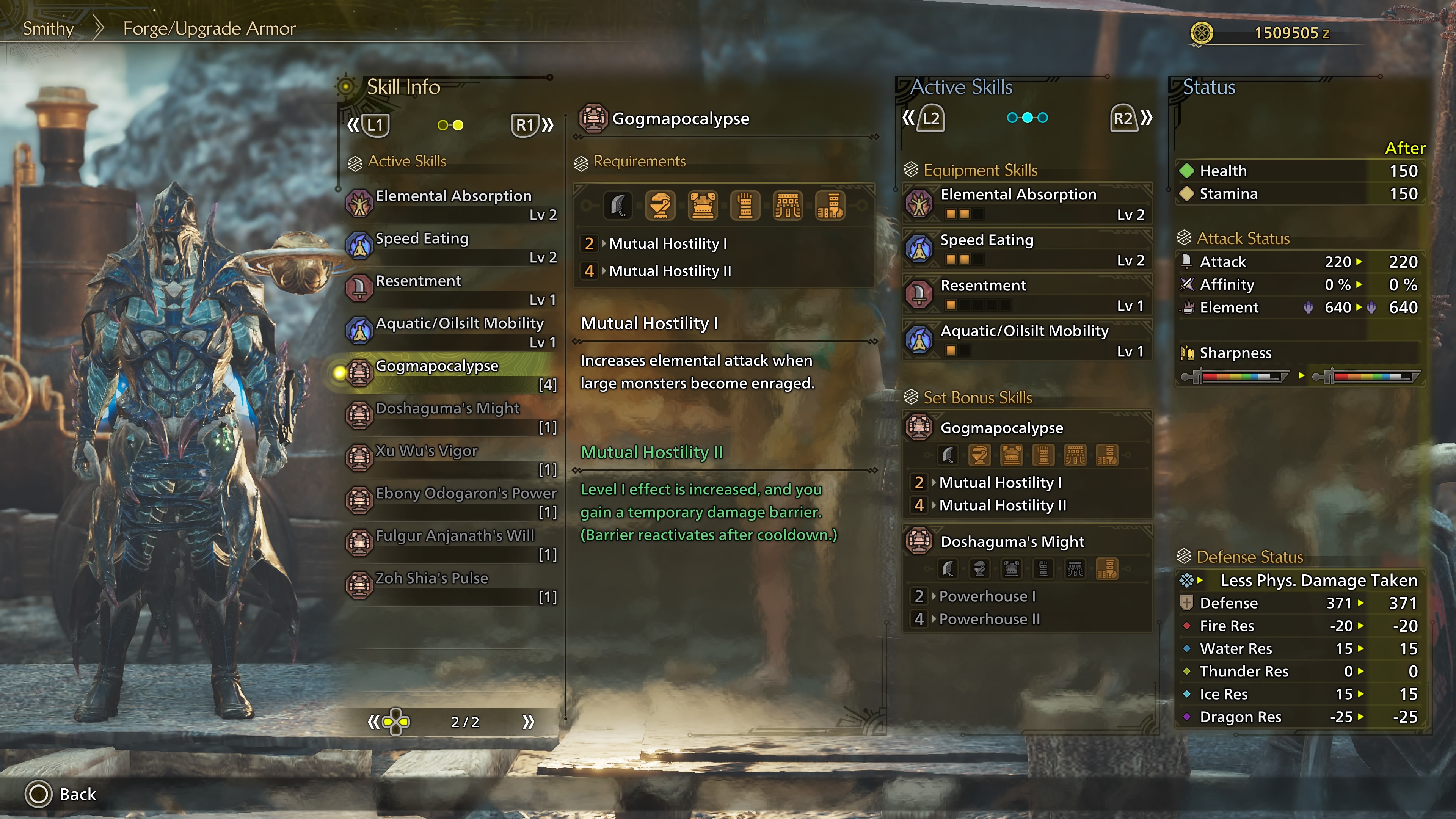The image size is (1456, 819).
Task: Click the Doshaguma's Might set bonus icon
Action: click(x=919, y=541)
